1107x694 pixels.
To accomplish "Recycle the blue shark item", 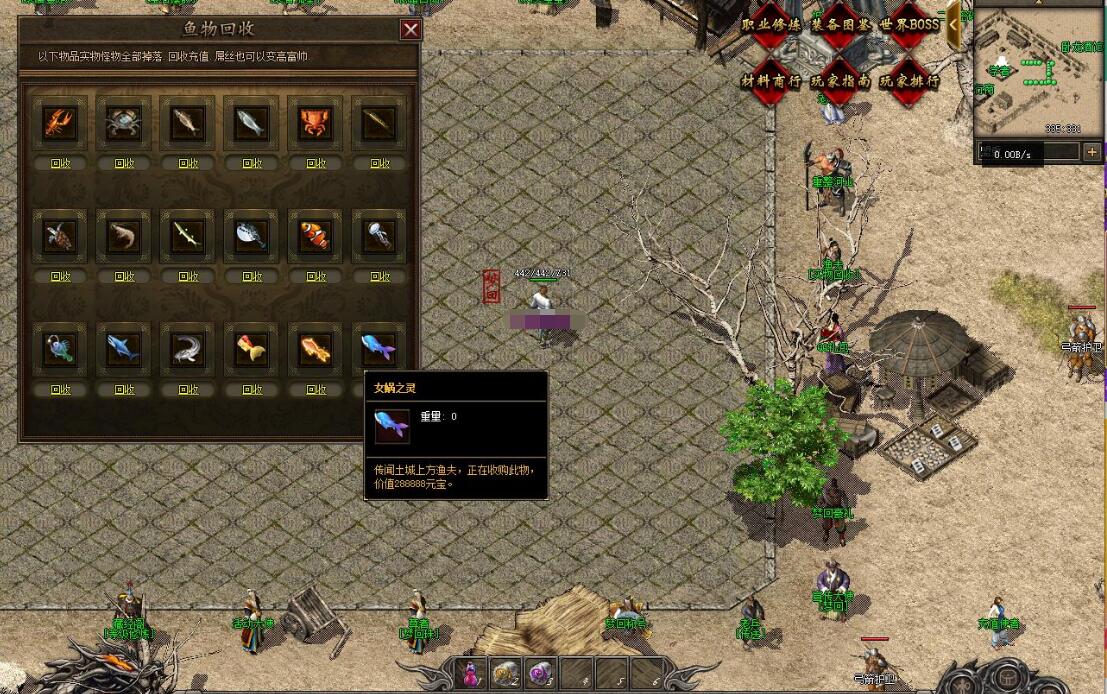I will (x=124, y=389).
